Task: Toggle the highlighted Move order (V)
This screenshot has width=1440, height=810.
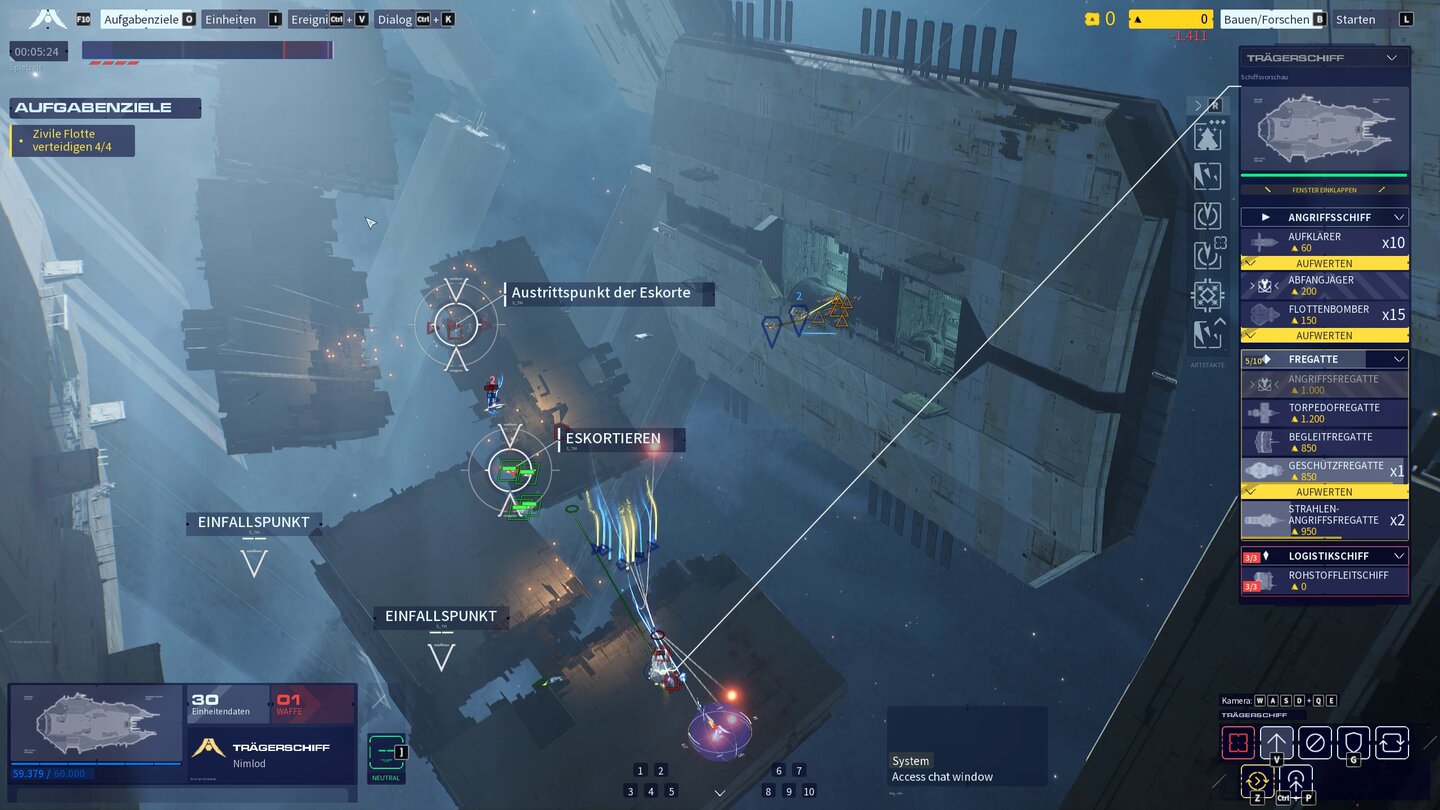Action: pyautogui.click(x=1277, y=740)
